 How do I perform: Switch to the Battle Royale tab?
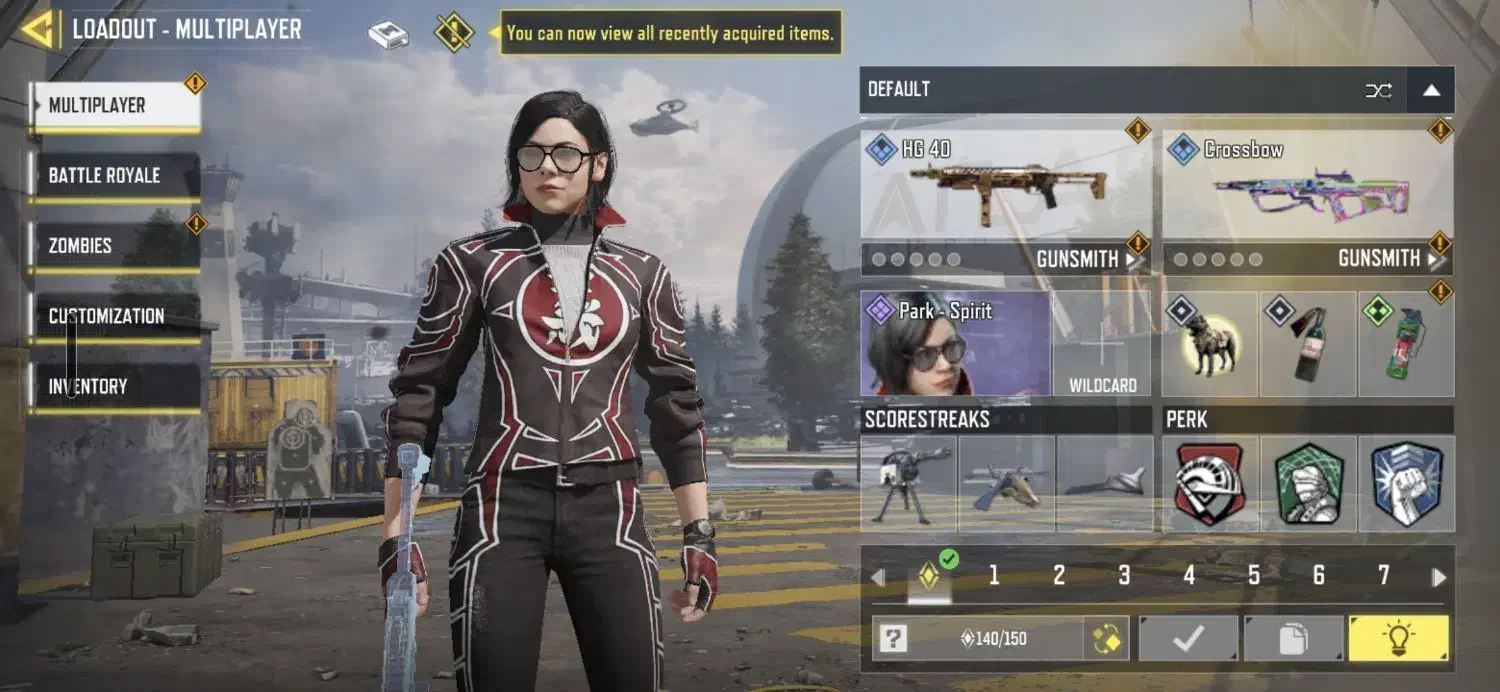pos(114,176)
